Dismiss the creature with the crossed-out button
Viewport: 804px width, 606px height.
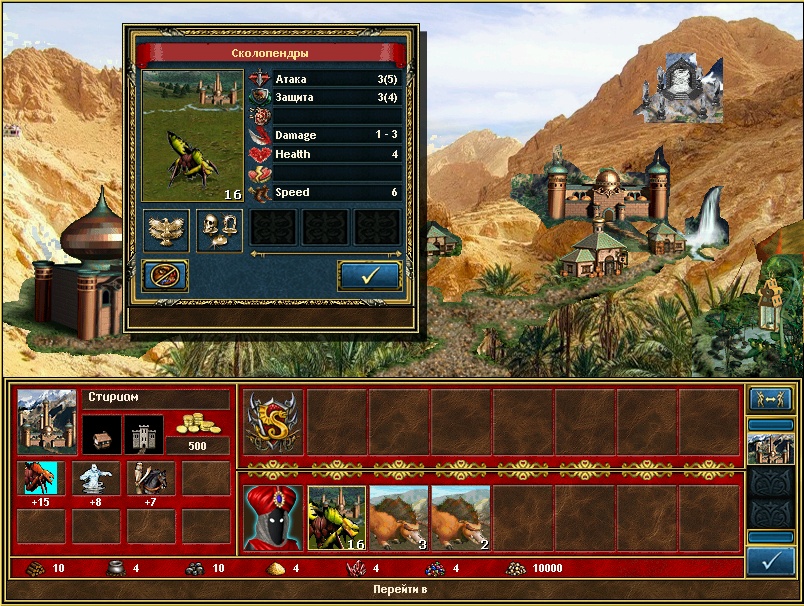click(166, 276)
